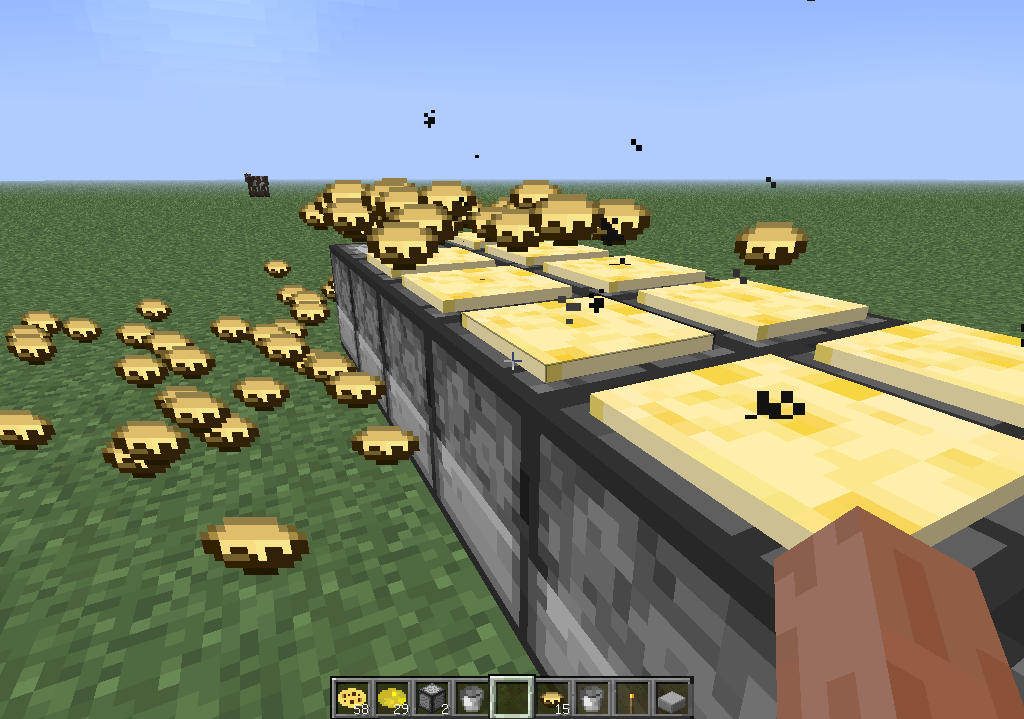Select the yellow item stack of 29
The width and height of the screenshot is (1024, 719).
391,697
